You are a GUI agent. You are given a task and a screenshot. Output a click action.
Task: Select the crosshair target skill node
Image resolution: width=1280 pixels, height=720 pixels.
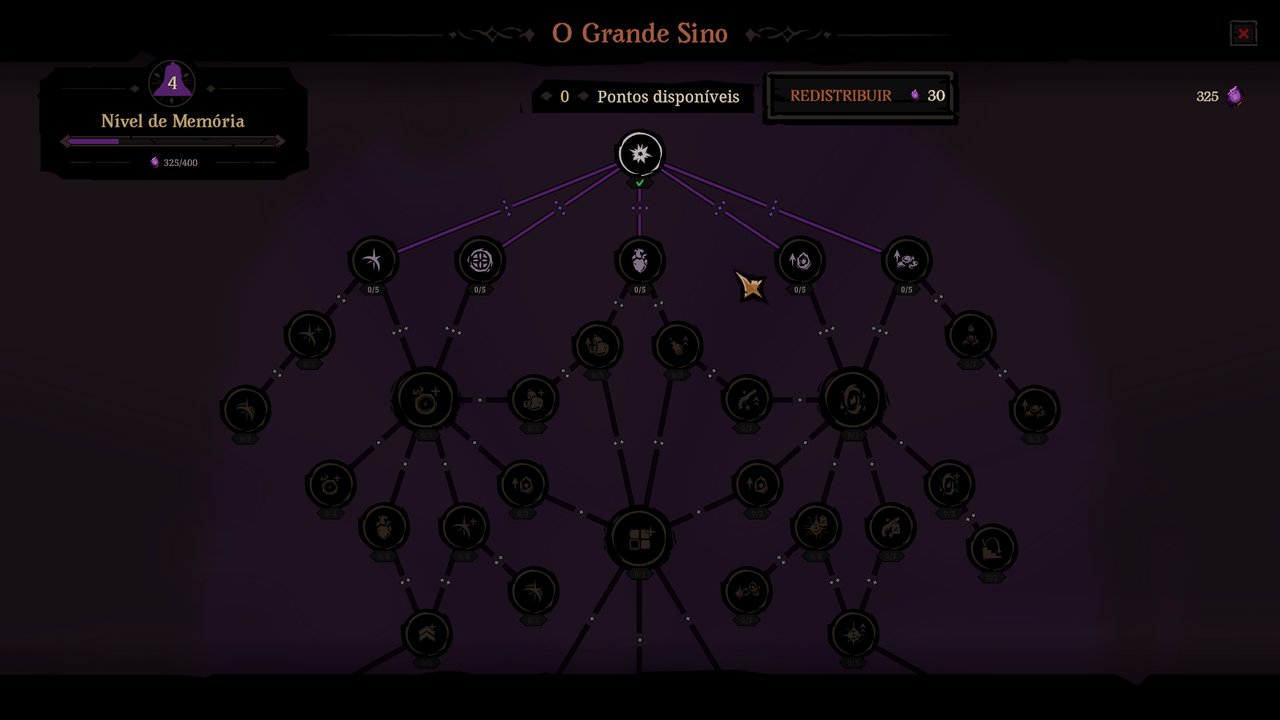pyautogui.click(x=480, y=261)
